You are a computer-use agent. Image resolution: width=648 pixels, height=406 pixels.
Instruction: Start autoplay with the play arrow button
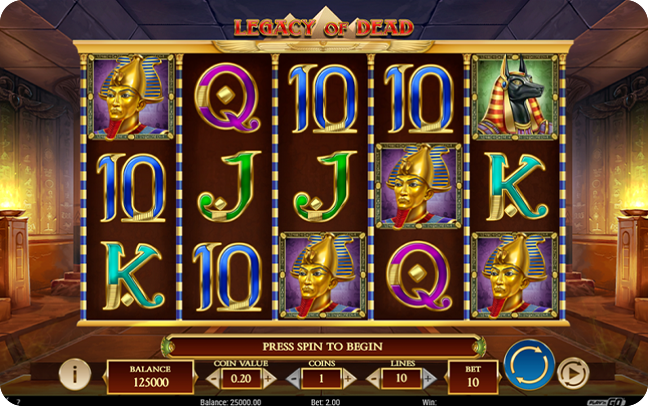point(572,372)
